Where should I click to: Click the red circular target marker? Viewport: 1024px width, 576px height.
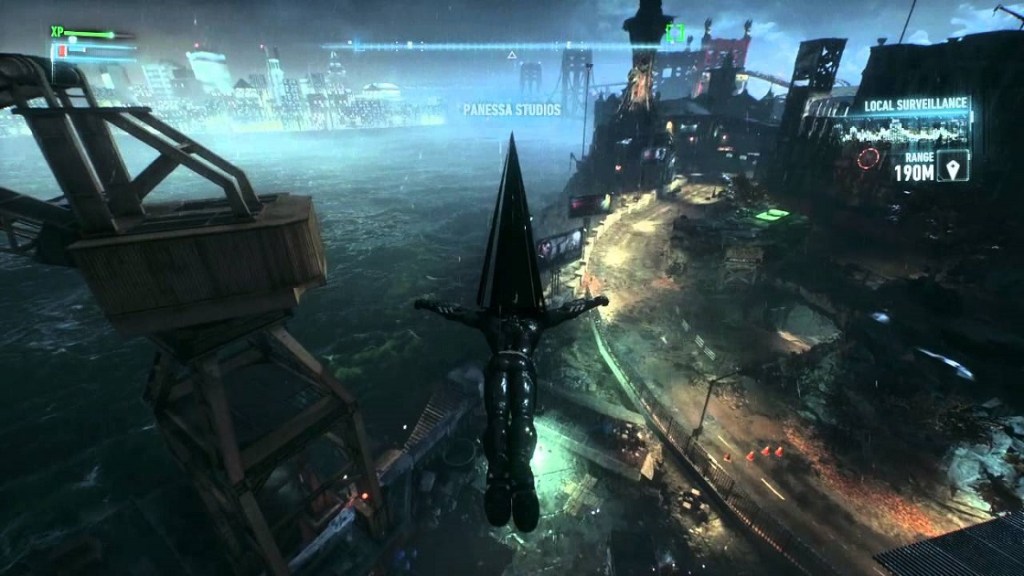[870, 158]
